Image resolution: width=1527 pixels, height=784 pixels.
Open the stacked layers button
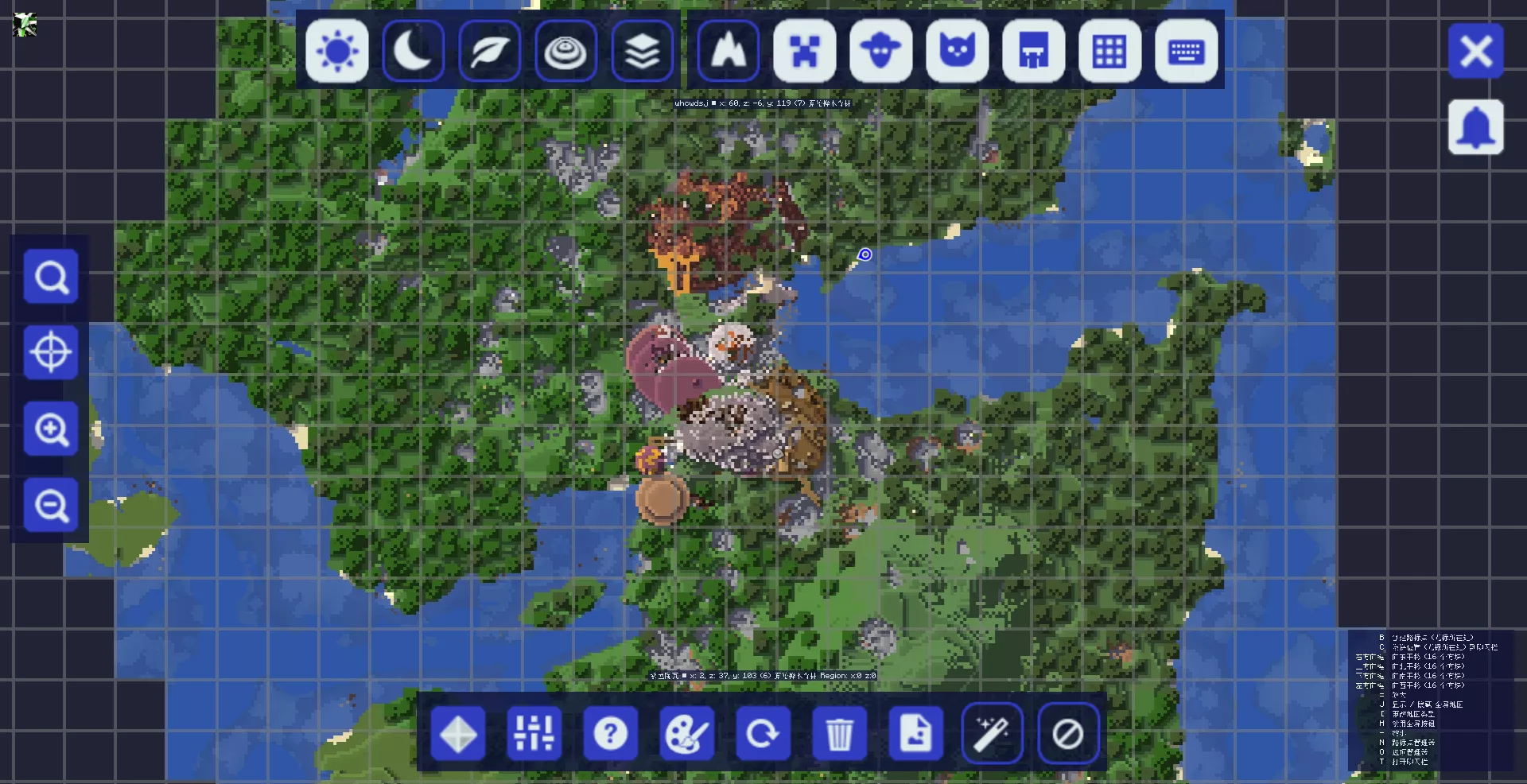click(x=643, y=52)
